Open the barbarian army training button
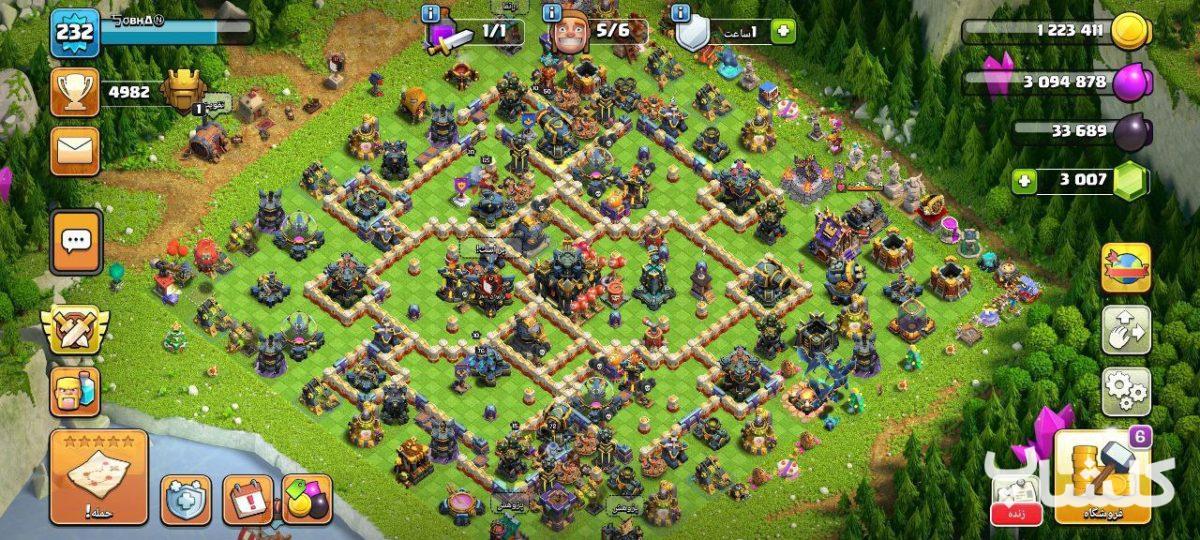The width and height of the screenshot is (1200, 540). (75, 391)
